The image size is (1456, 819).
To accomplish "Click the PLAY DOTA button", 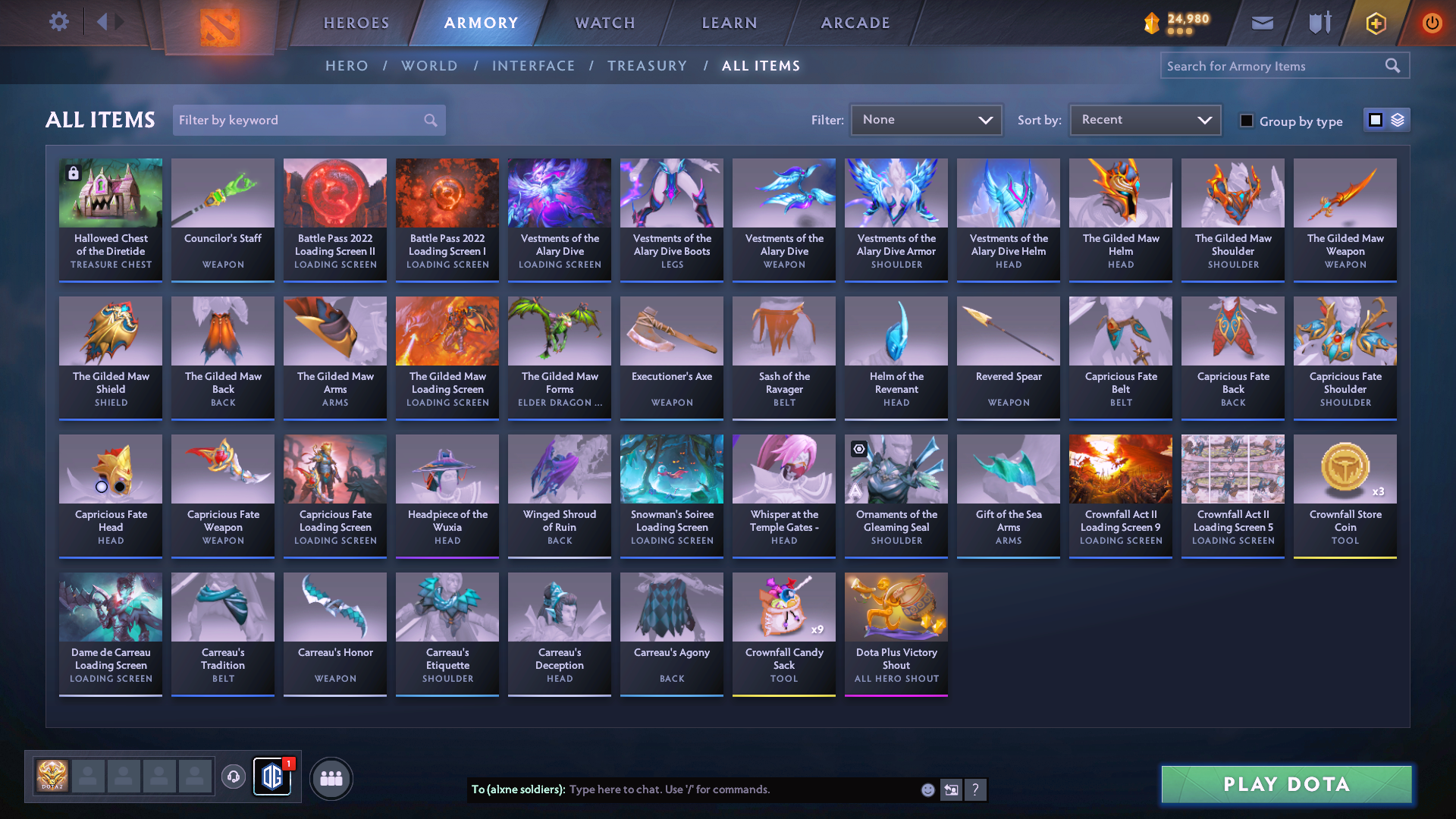I will [x=1285, y=784].
